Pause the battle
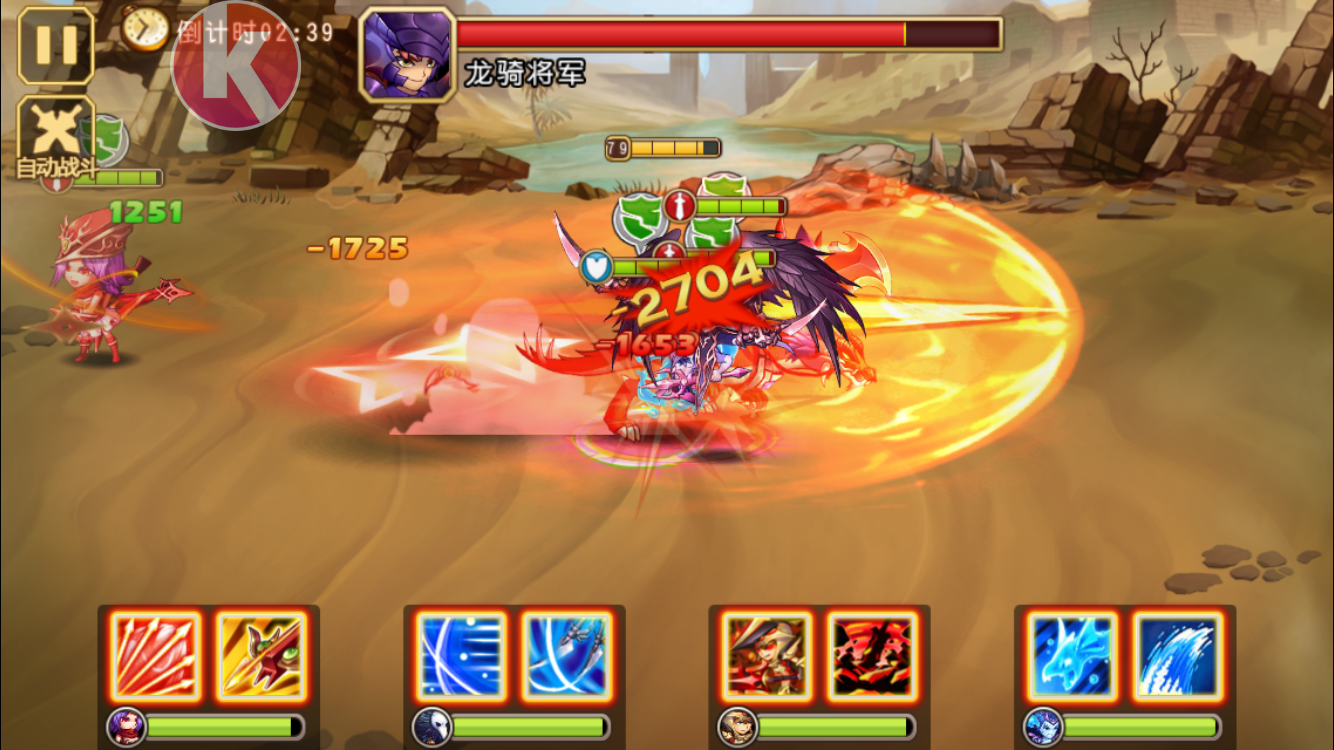 tap(56, 46)
